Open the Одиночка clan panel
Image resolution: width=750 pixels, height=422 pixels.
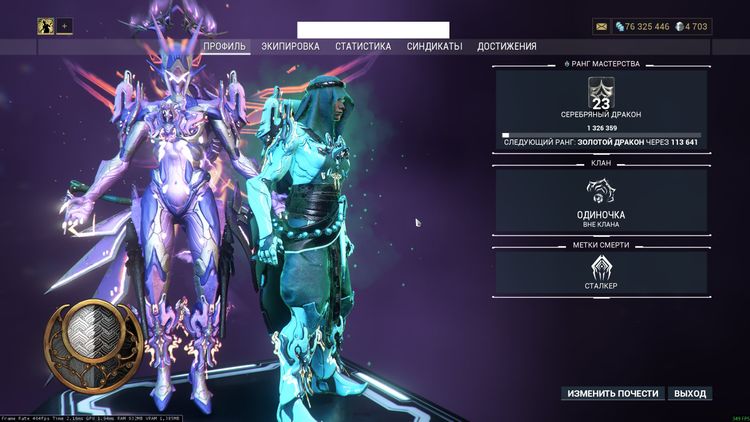point(601,202)
